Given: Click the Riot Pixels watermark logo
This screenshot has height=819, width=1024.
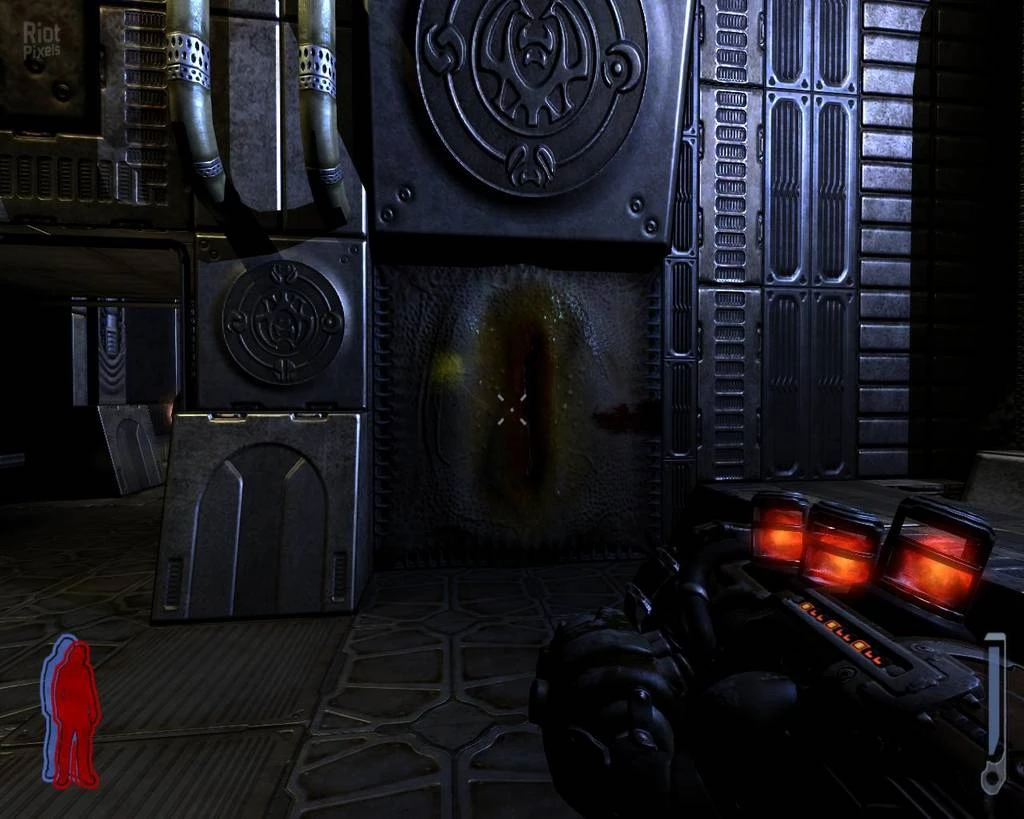Looking at the screenshot, I should pos(41,38).
